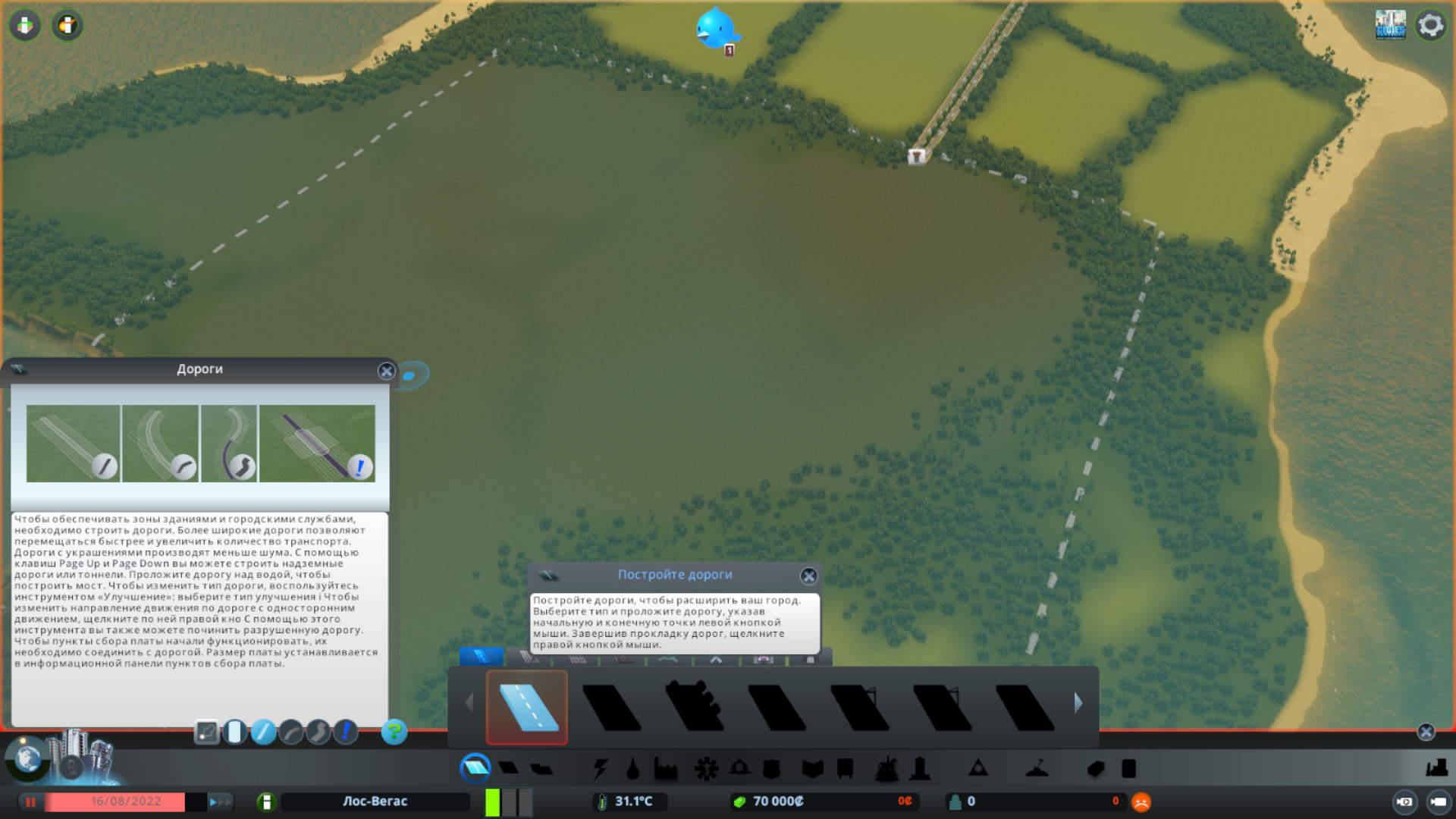Open the Roads build menu icon
The width and height of the screenshot is (1456, 819).
point(475,768)
